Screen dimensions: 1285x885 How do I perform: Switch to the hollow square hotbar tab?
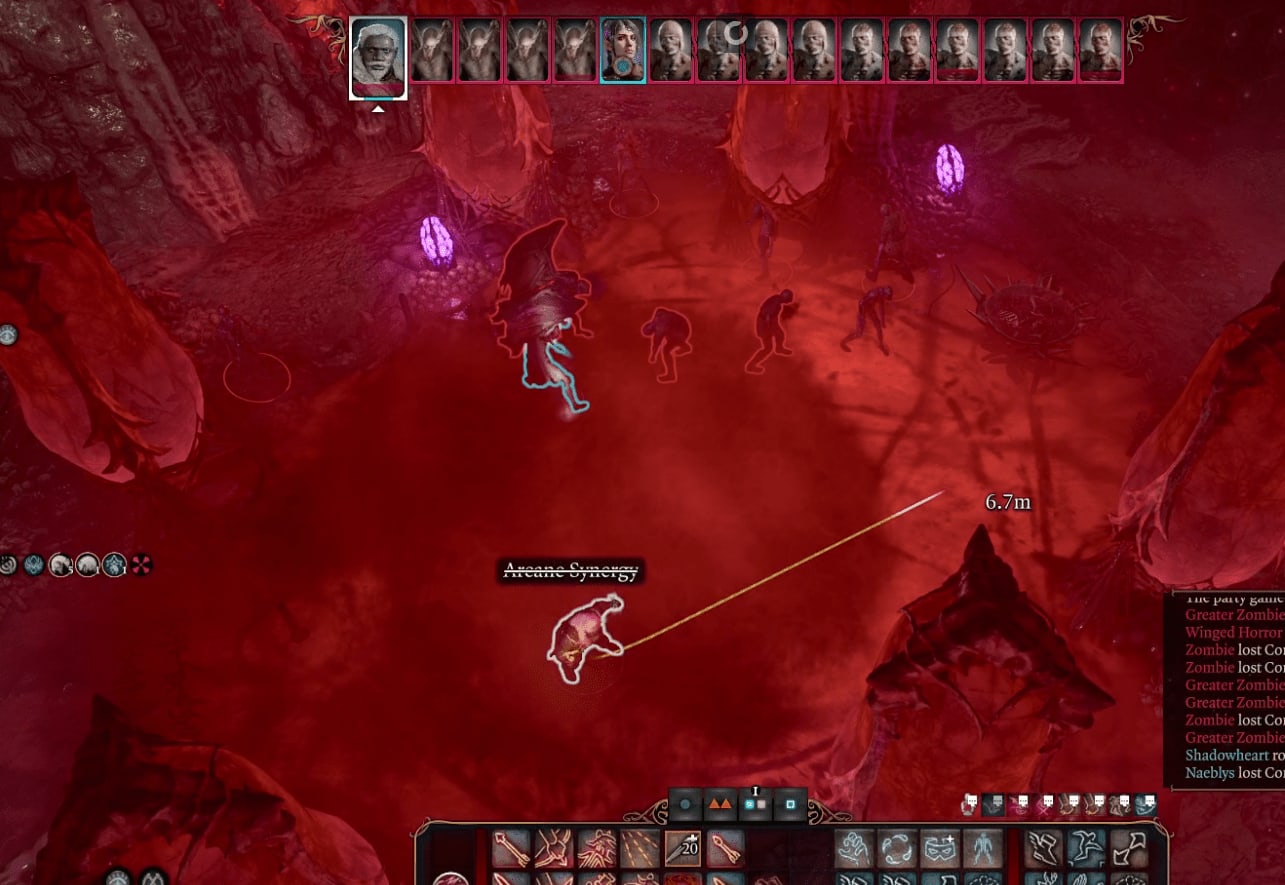(x=790, y=803)
